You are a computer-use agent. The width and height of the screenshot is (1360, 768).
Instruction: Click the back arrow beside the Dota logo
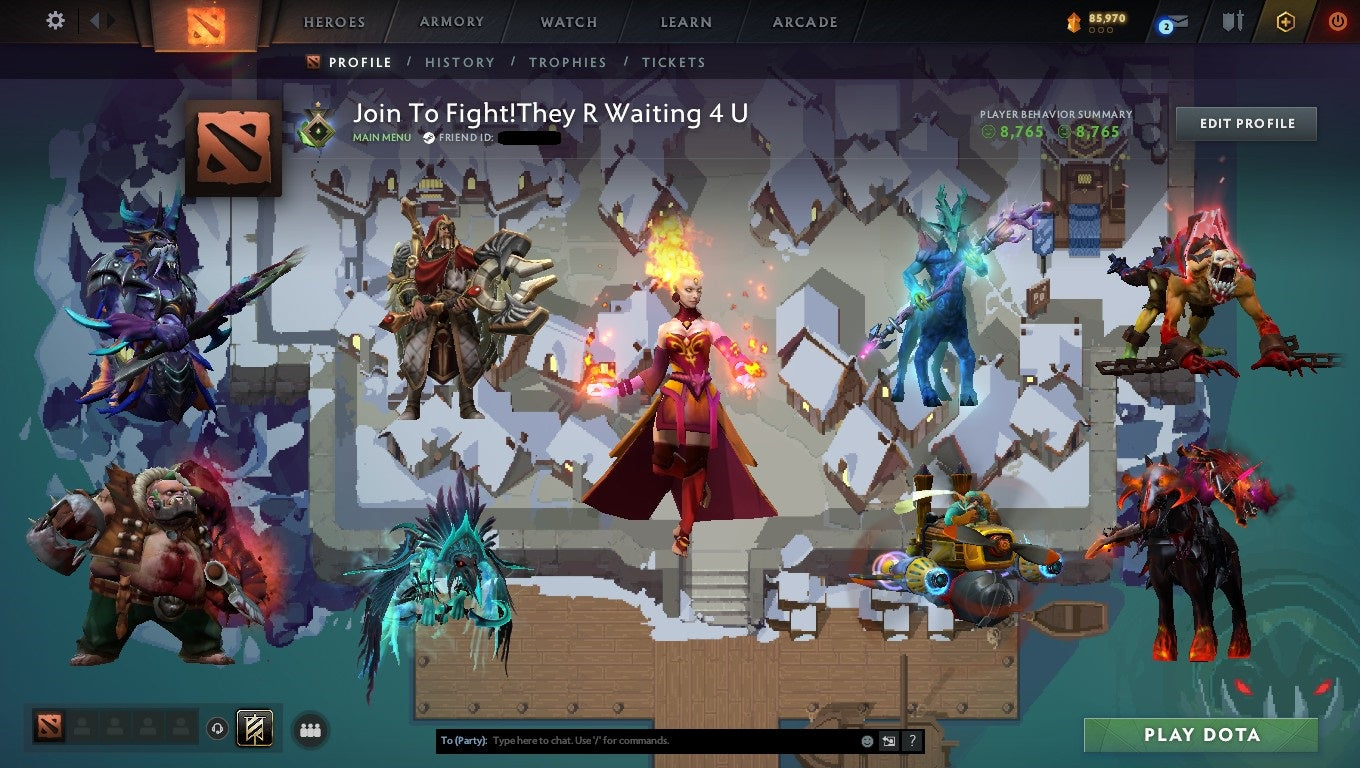(96, 20)
